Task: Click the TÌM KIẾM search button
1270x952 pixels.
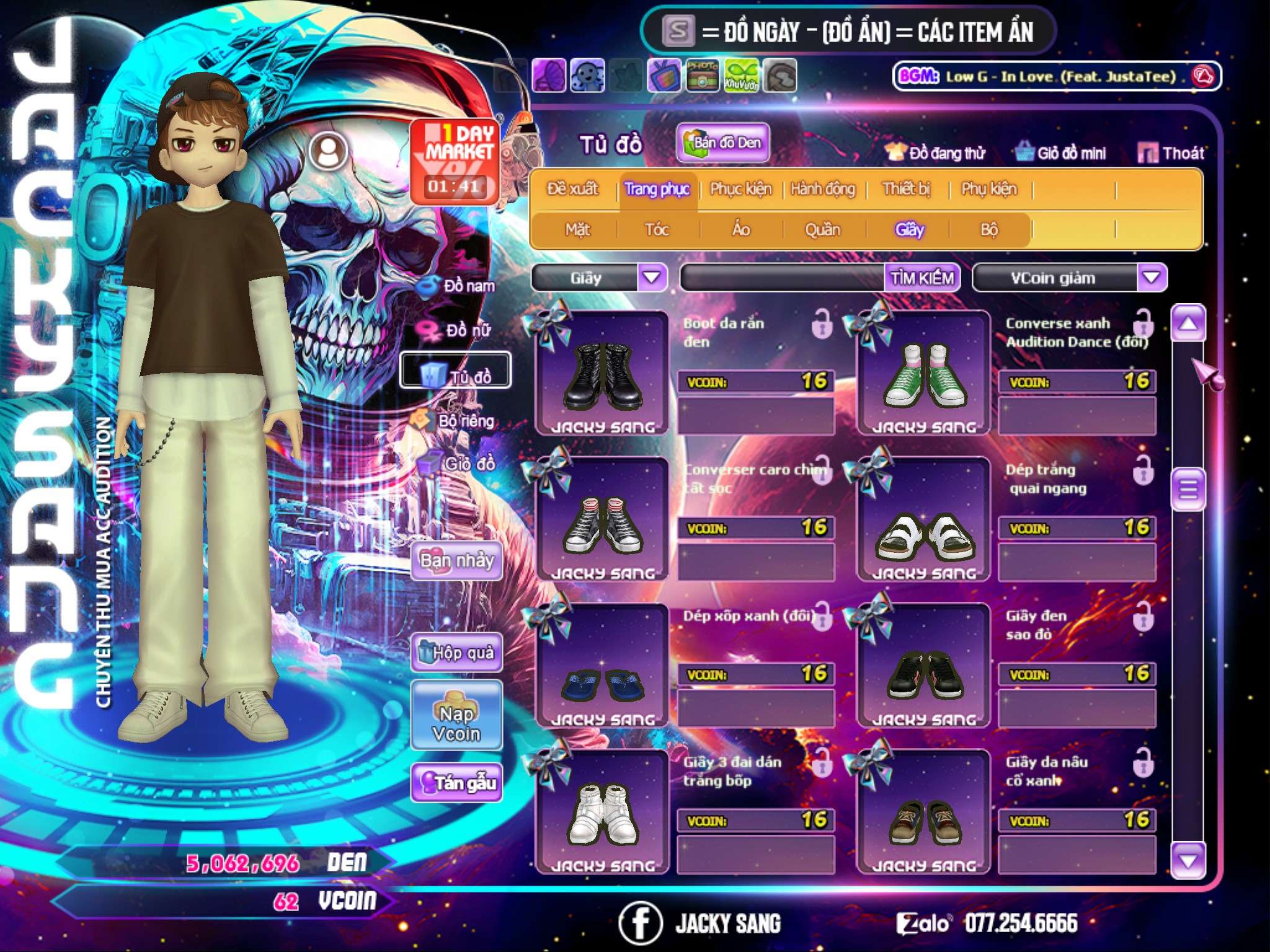Action: pos(921,278)
